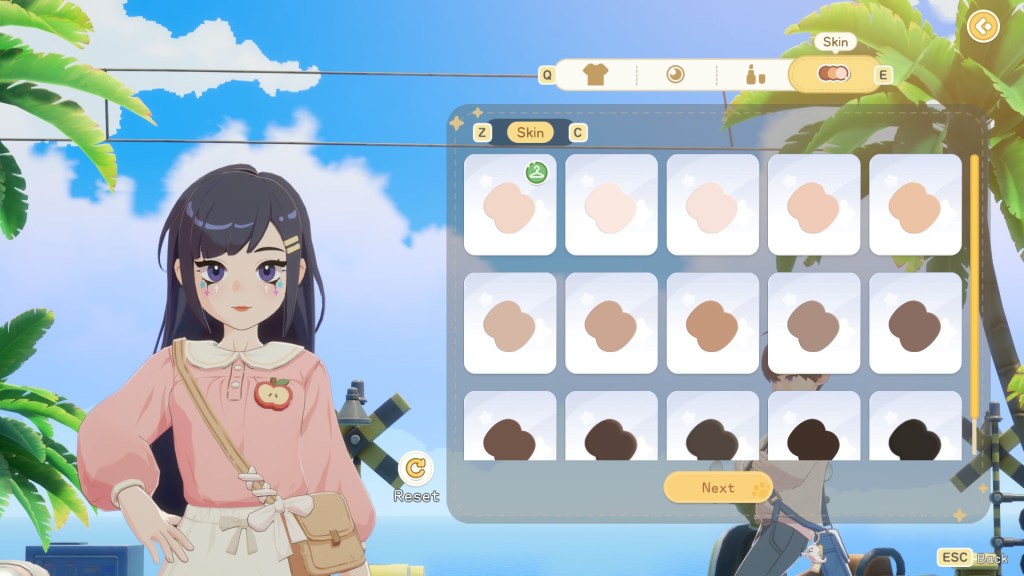Click the Next button
The width and height of the screenshot is (1024, 576).
pyautogui.click(x=718, y=488)
